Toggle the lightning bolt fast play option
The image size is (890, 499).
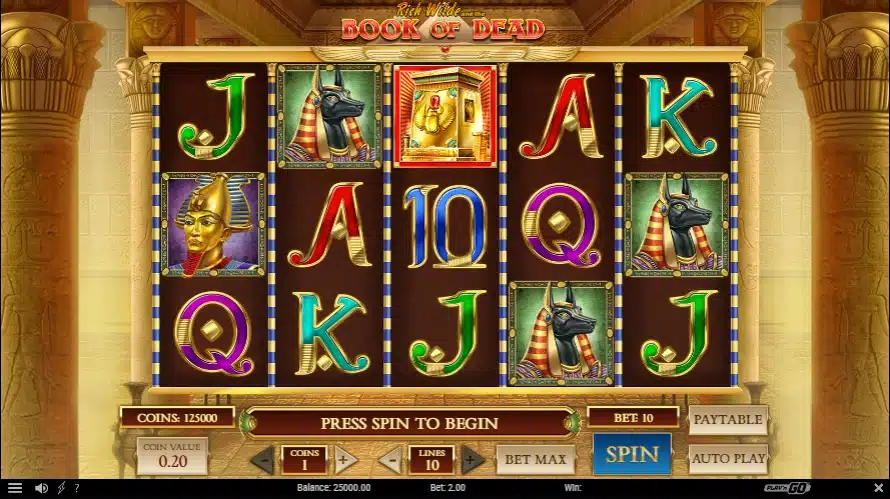click(63, 488)
